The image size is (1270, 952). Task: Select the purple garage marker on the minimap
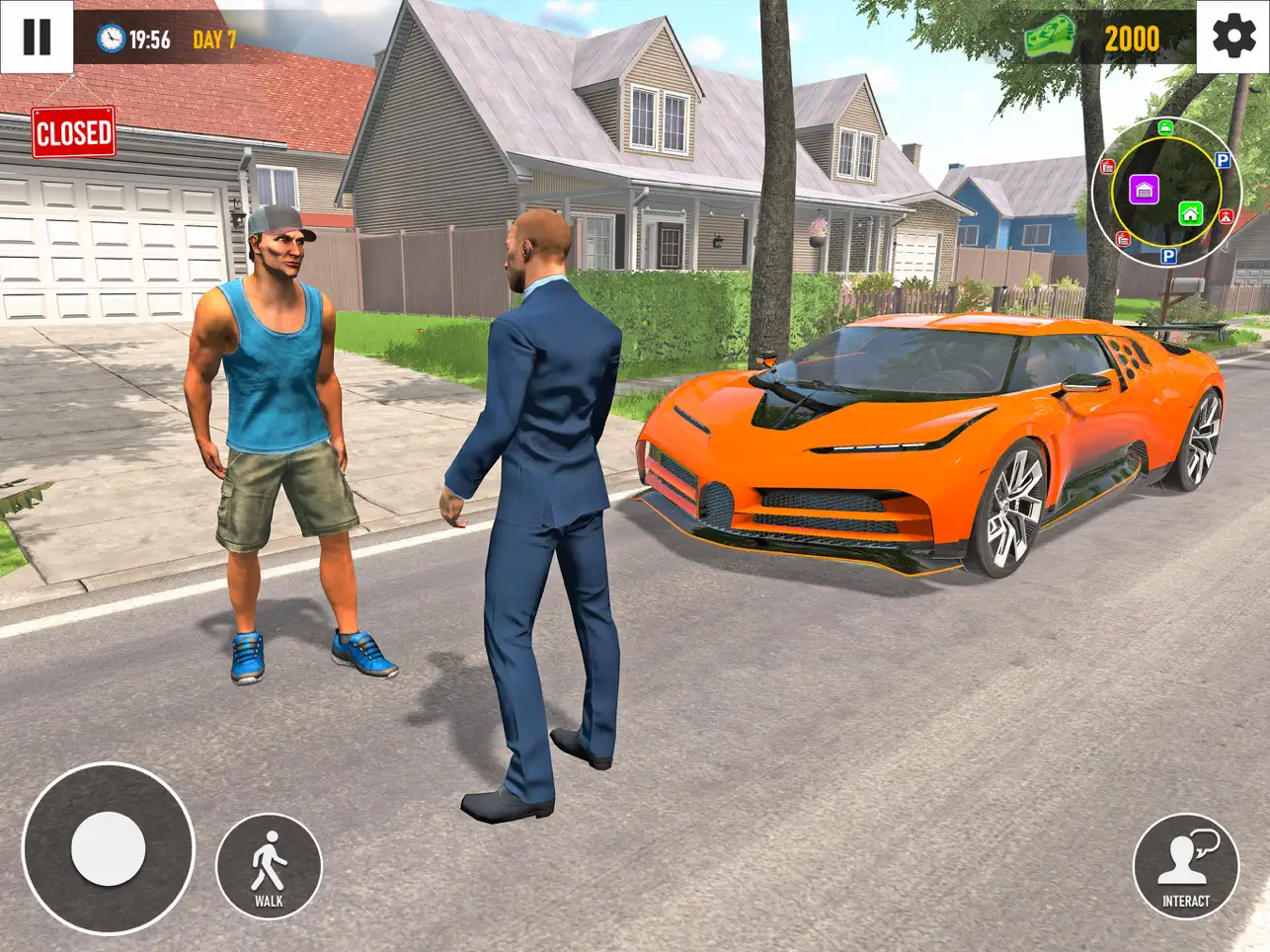[x=1146, y=190]
